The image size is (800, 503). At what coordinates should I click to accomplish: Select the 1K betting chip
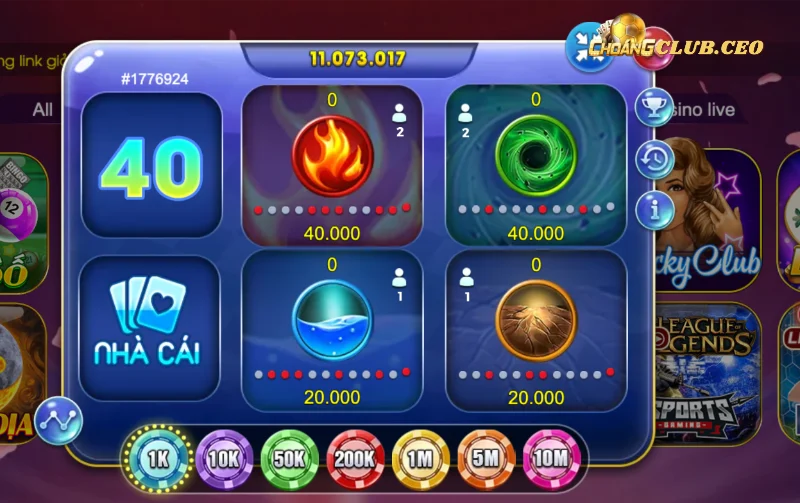[x=158, y=458]
